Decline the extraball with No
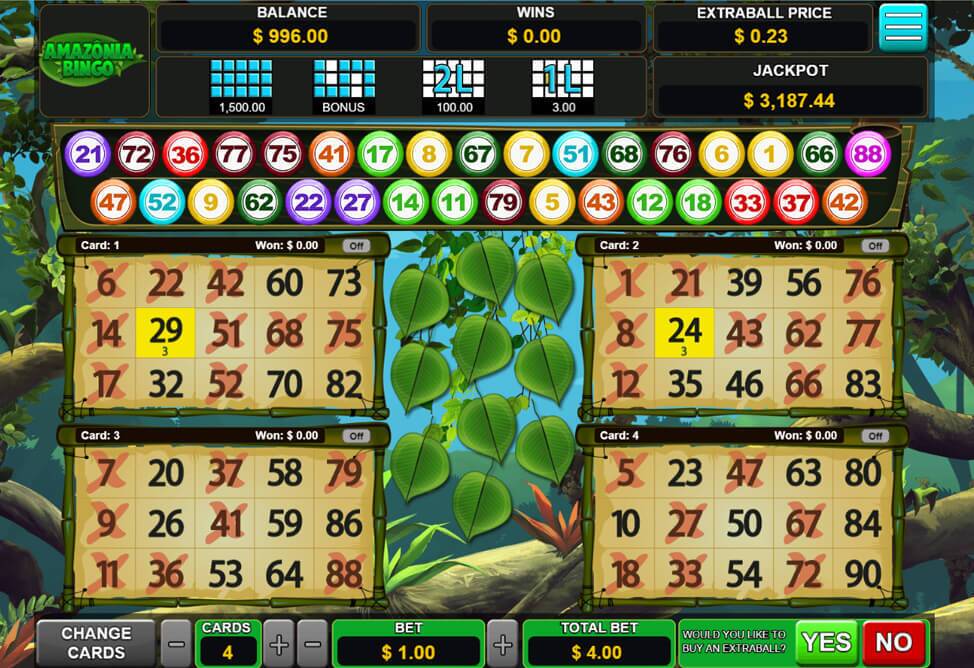 point(894,642)
